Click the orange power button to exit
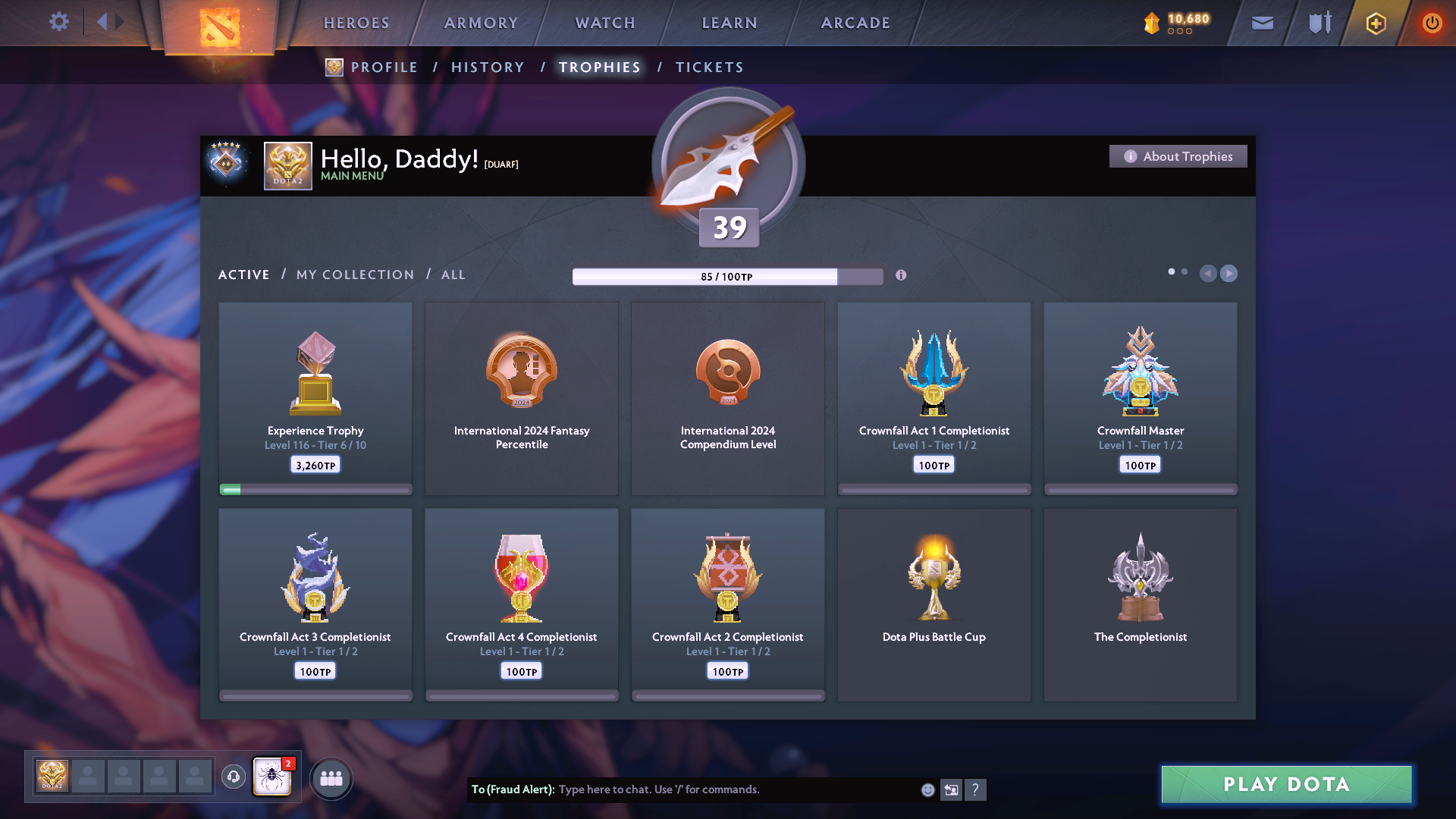The height and width of the screenshot is (819, 1456). pyautogui.click(x=1432, y=23)
